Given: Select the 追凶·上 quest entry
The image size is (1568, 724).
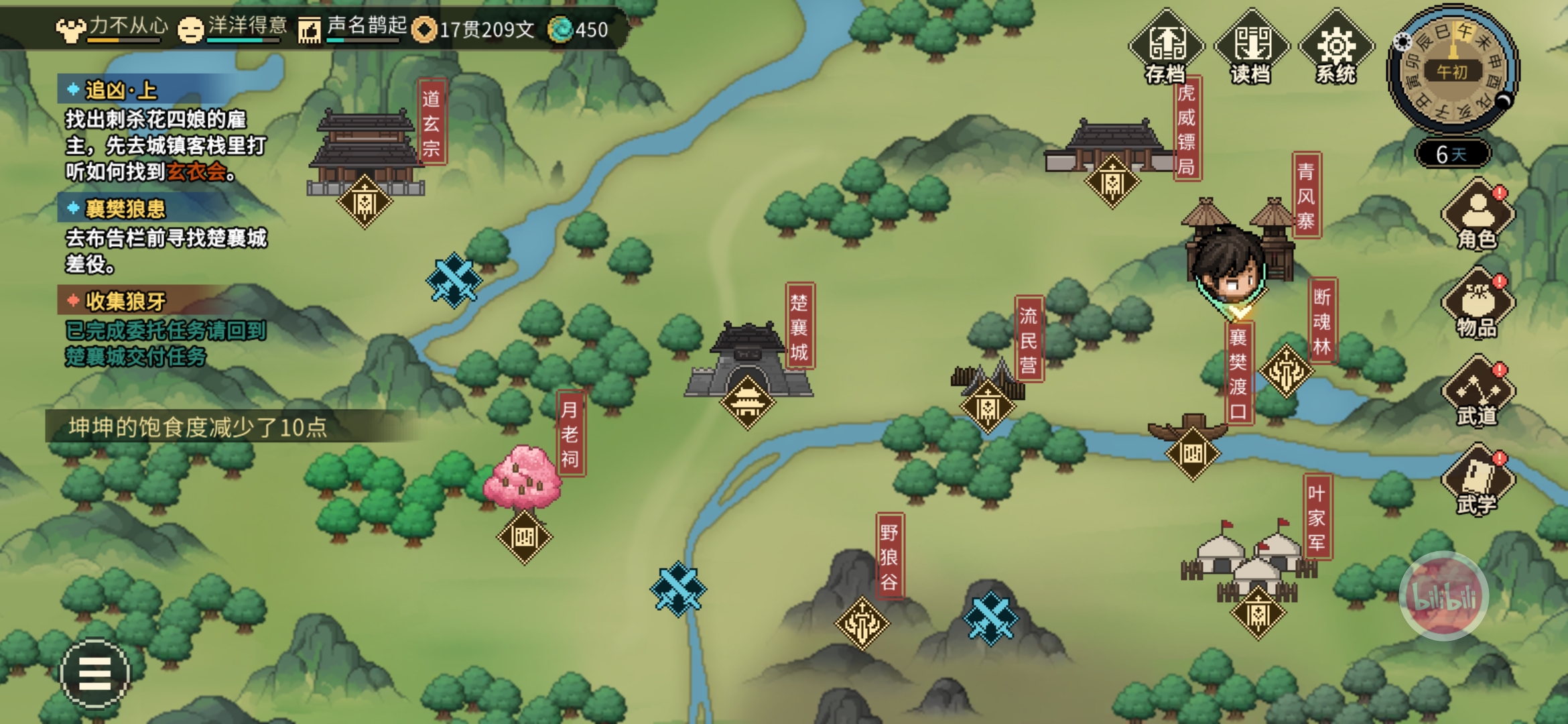Looking at the screenshot, I should (121, 90).
